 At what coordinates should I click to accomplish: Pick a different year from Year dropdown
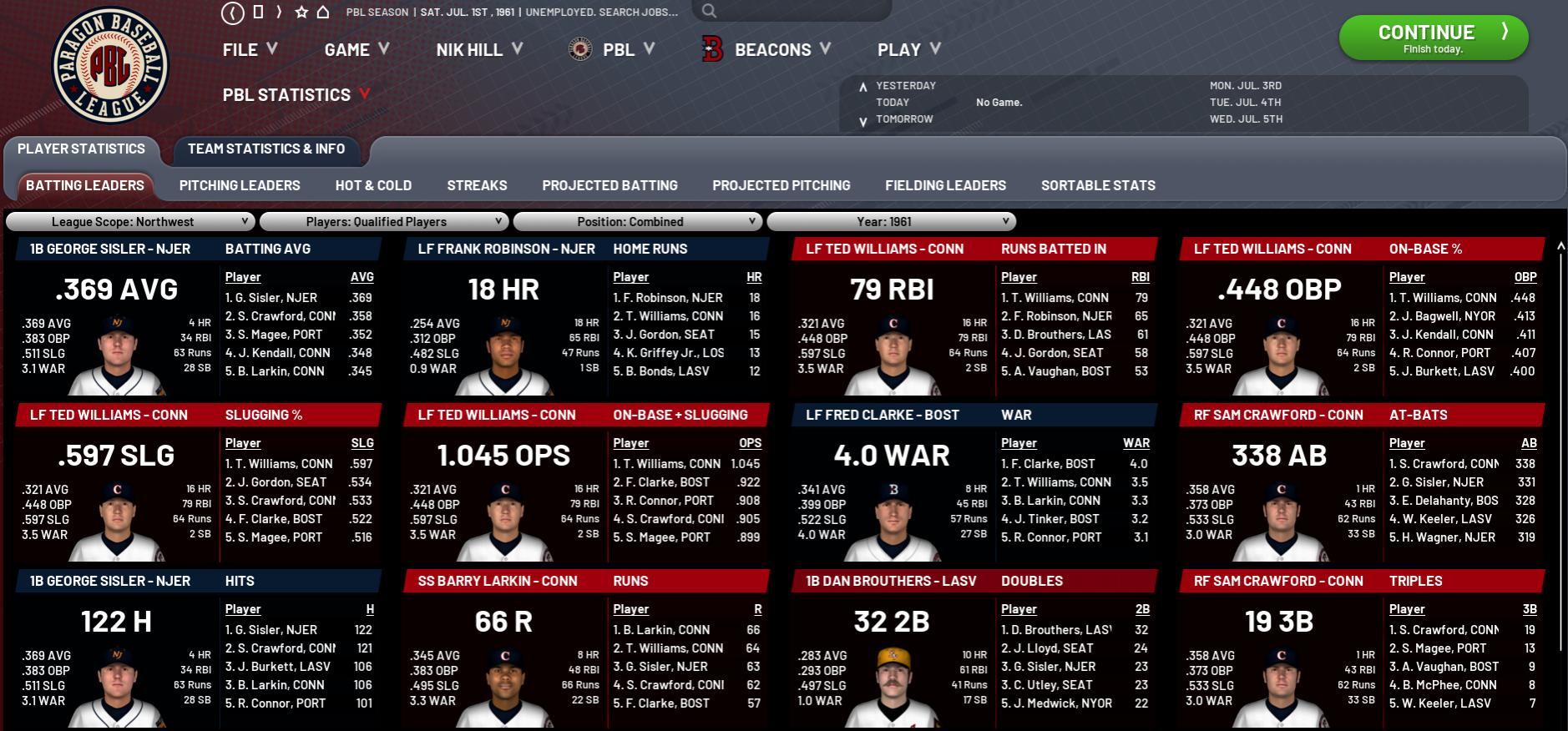coord(891,222)
